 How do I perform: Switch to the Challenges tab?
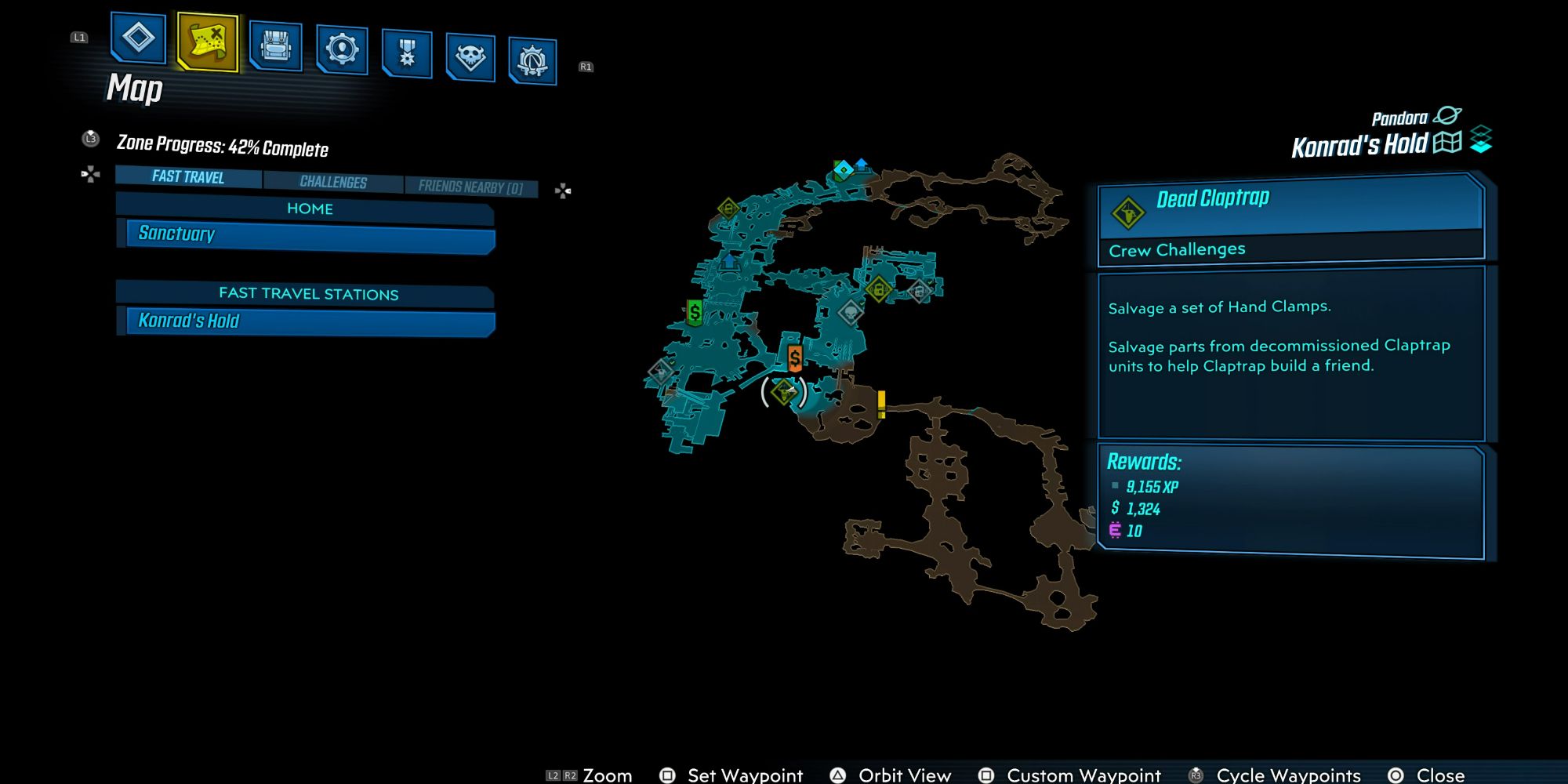(332, 182)
